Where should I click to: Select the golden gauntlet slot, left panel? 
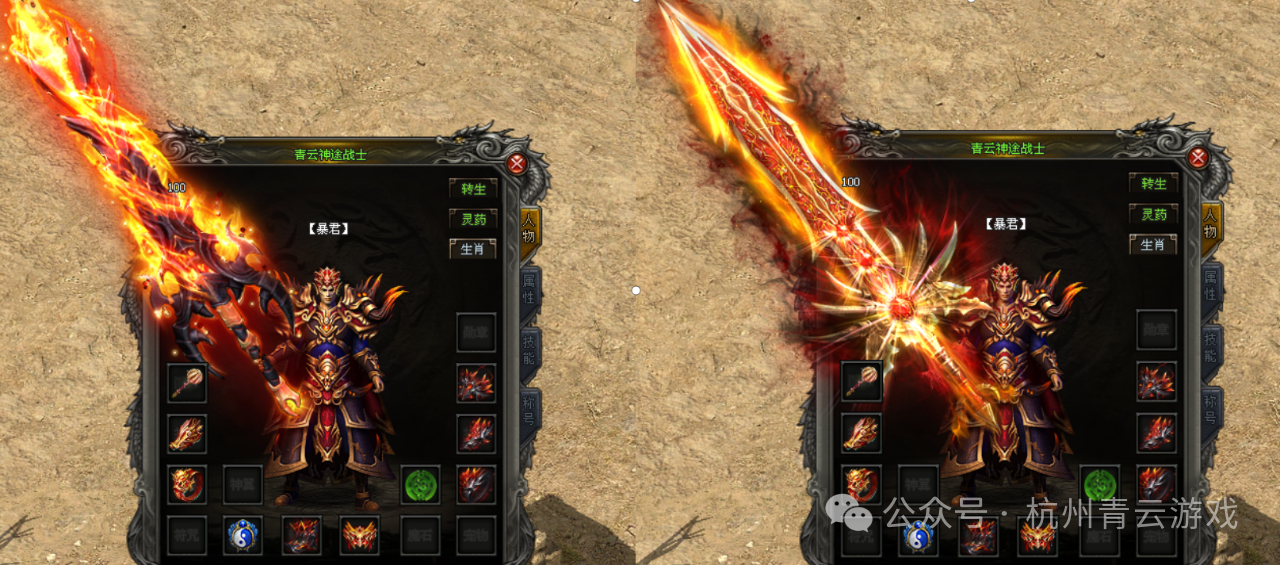click(187, 434)
